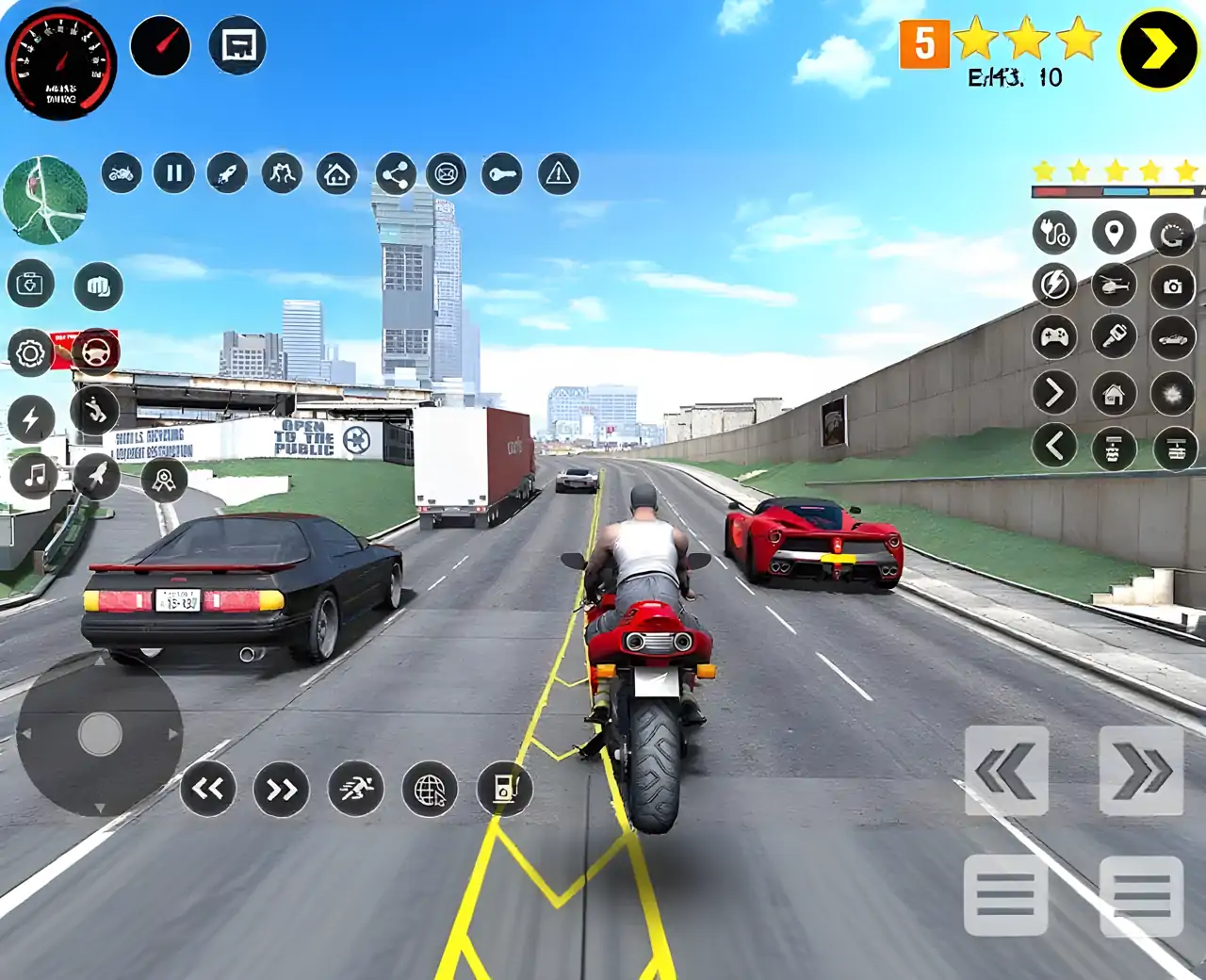The height and width of the screenshot is (980, 1206).
Task: Tap the warning triangle icon
Action: tap(559, 174)
